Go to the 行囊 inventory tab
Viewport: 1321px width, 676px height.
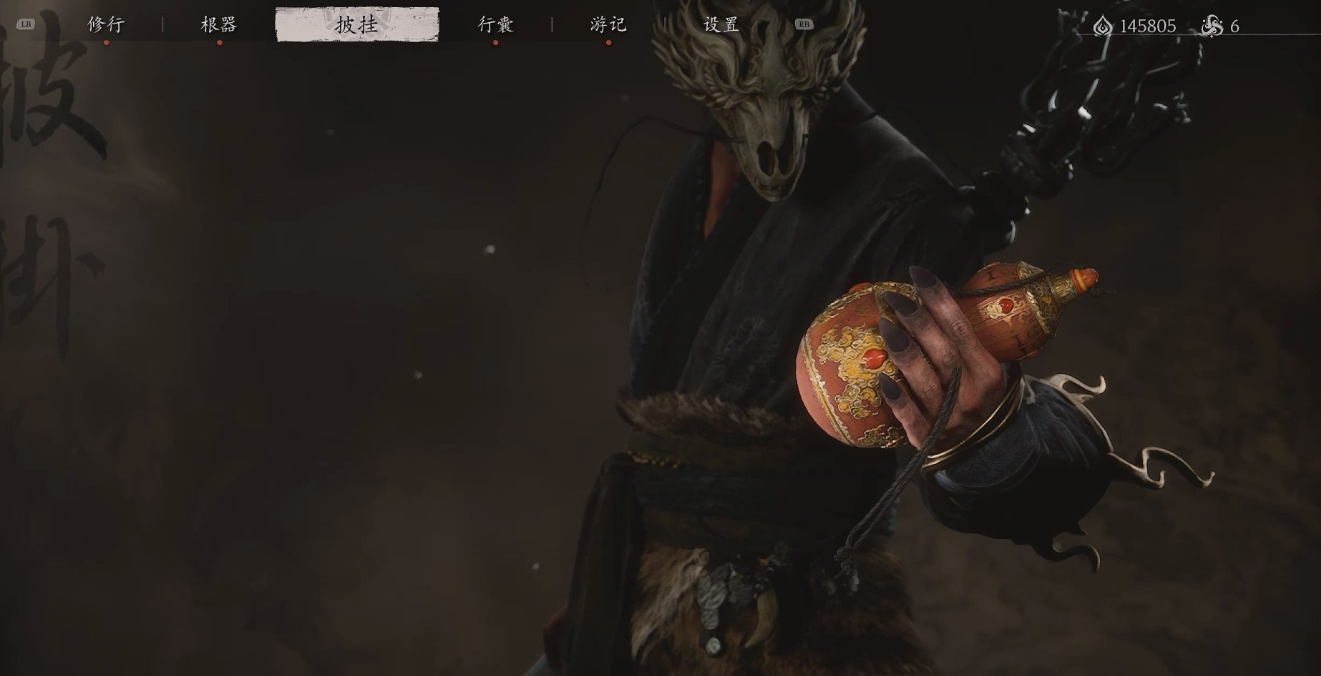click(x=495, y=24)
